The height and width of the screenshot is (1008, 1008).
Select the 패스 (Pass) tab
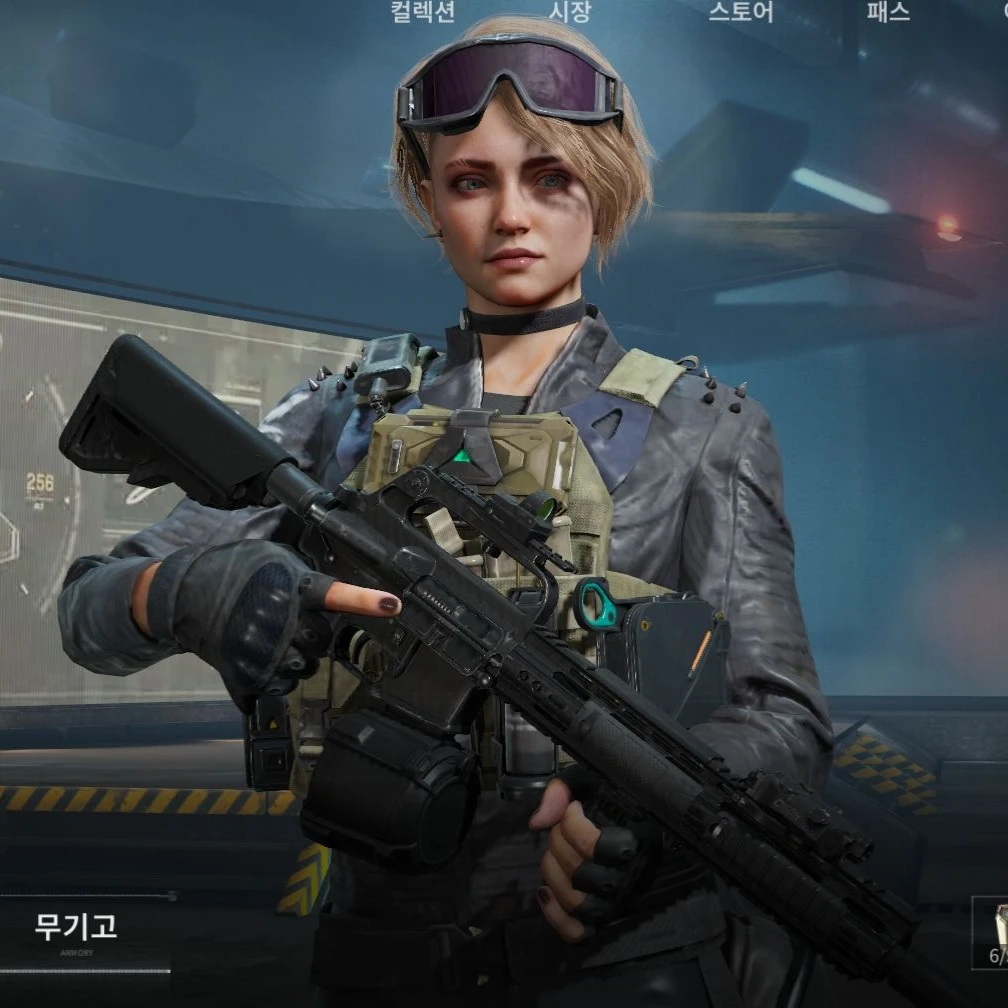(x=887, y=12)
